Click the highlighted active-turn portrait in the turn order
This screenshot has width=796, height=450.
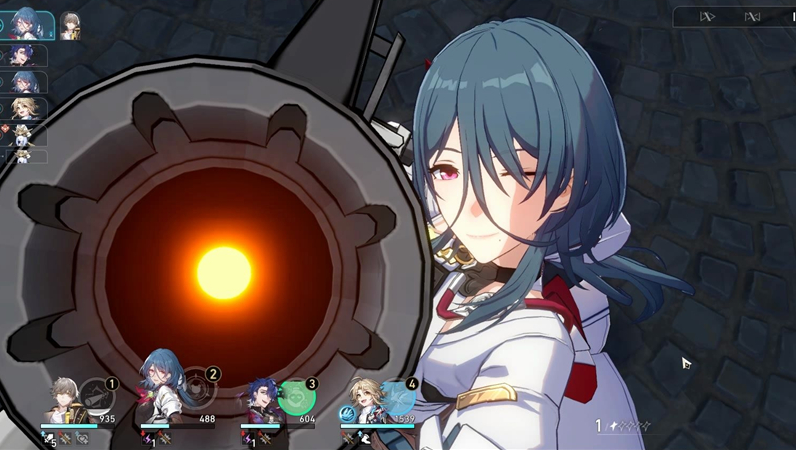point(26,26)
